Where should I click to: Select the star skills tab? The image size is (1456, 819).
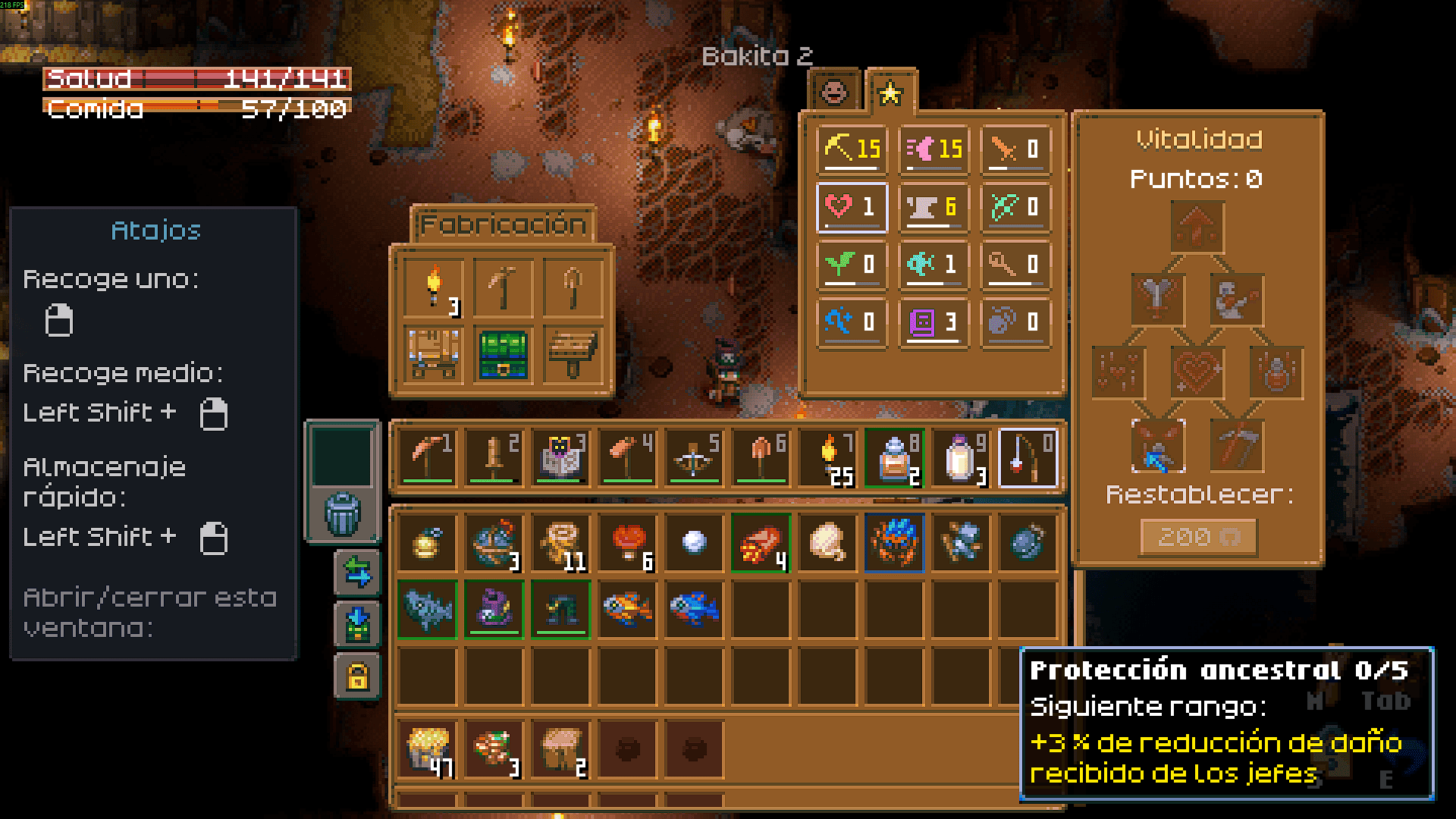890,93
